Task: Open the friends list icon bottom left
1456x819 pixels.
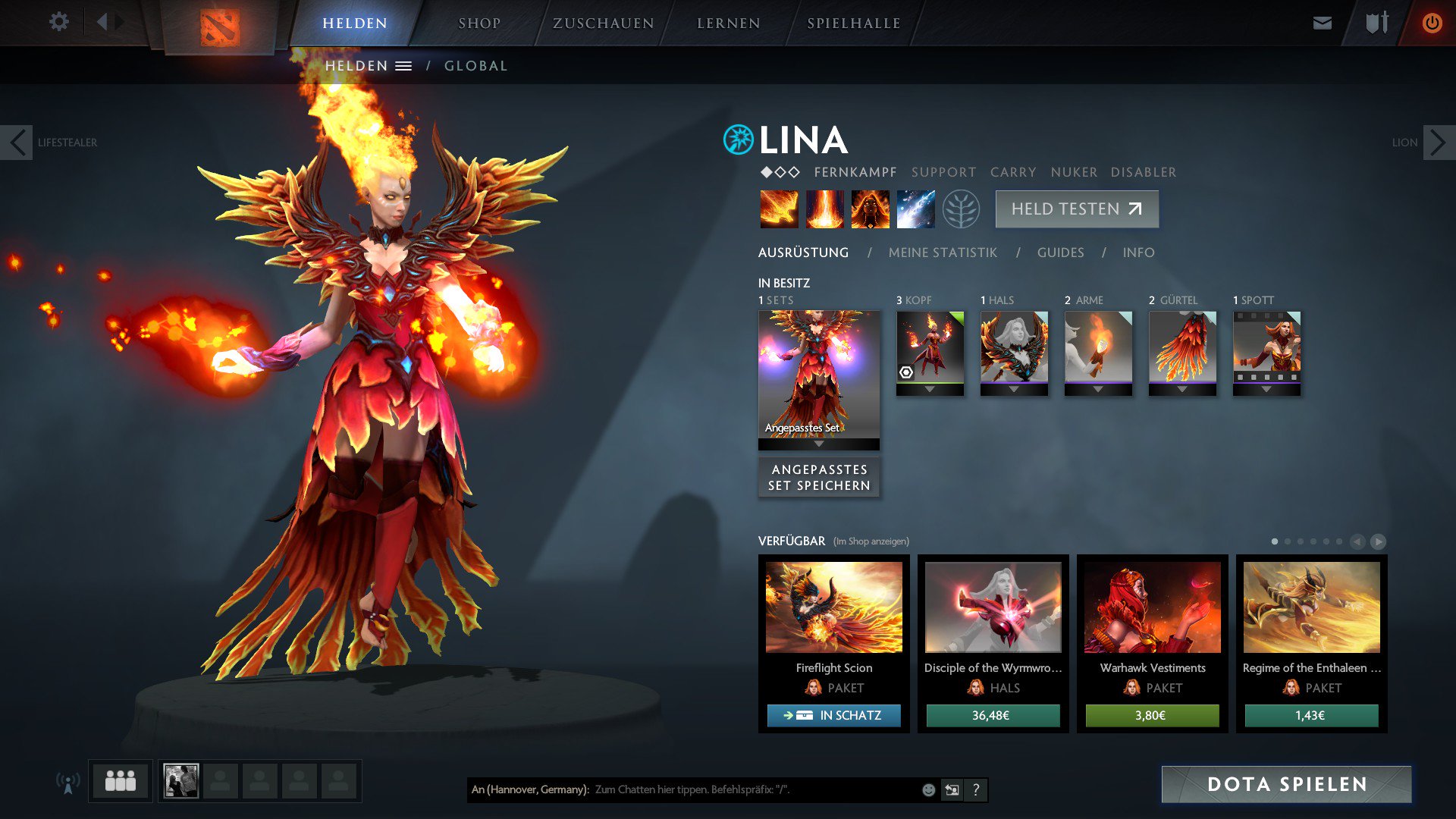Action: click(120, 780)
